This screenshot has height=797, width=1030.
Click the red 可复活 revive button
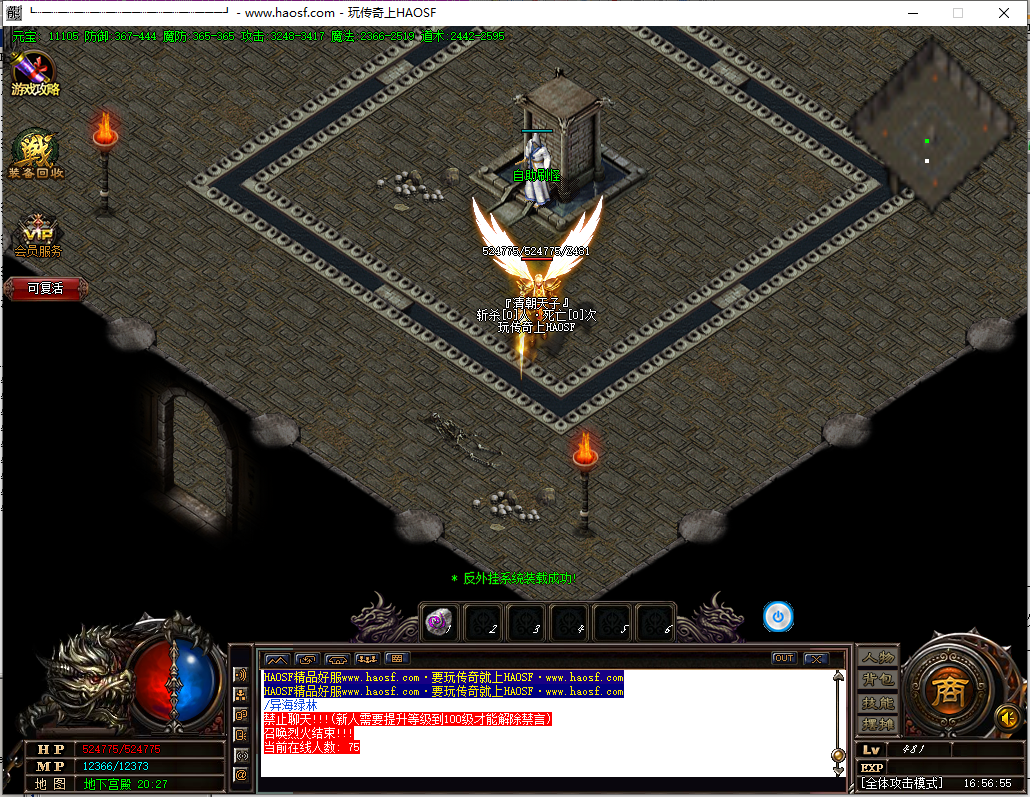[45, 288]
